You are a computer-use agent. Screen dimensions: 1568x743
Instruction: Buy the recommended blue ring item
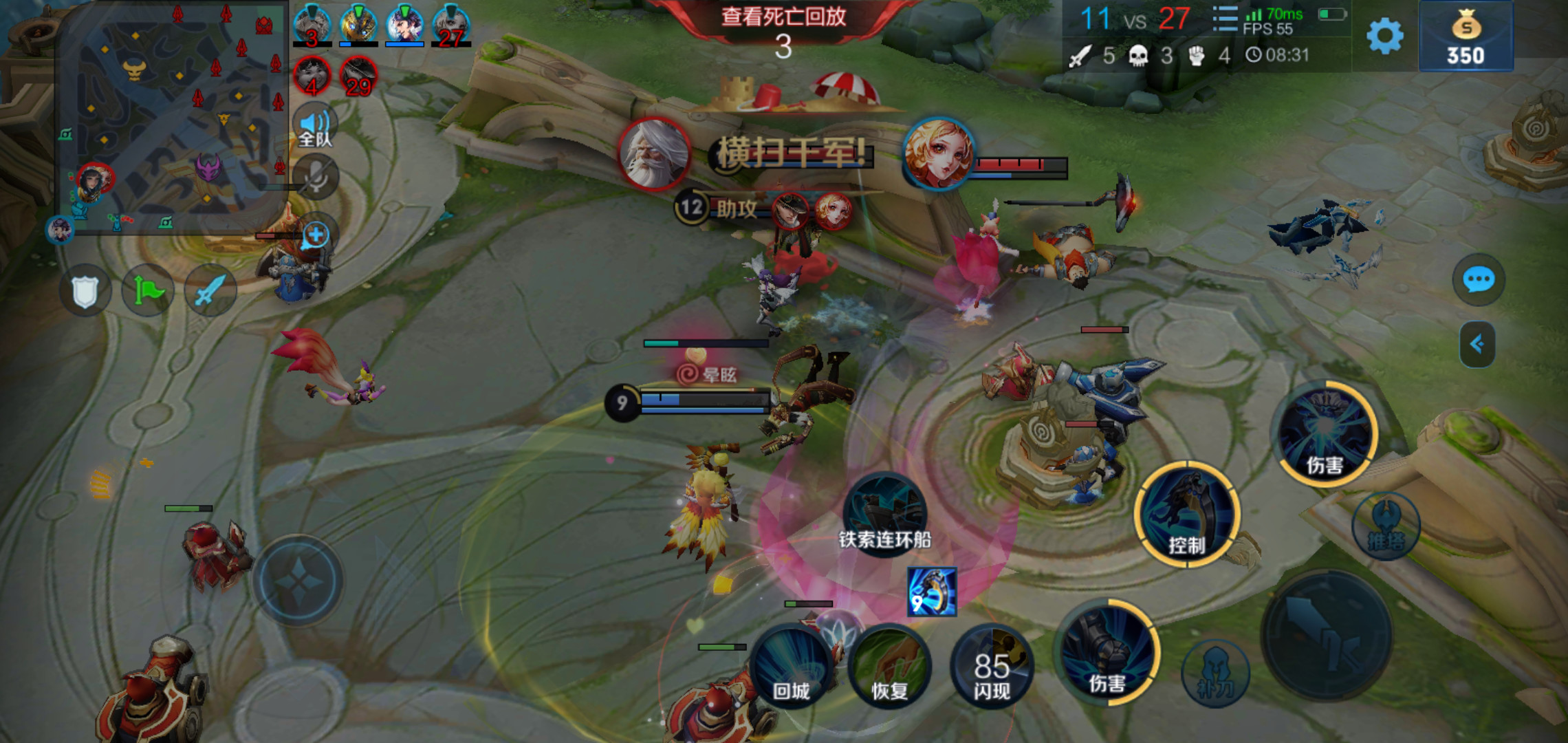[x=932, y=592]
